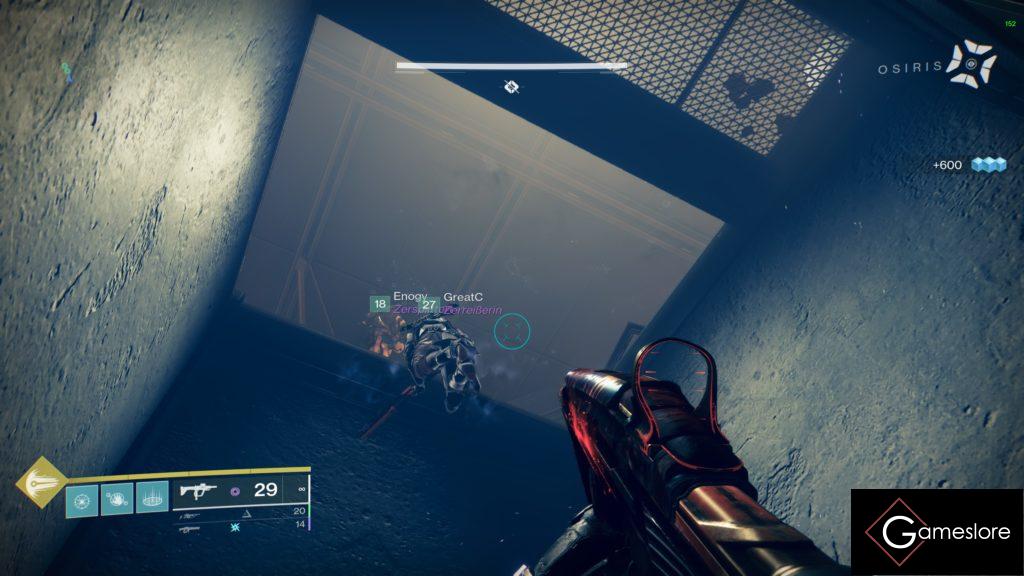Switch to the second weapon in the list
This screenshot has height=576, width=1024.
tap(189, 513)
